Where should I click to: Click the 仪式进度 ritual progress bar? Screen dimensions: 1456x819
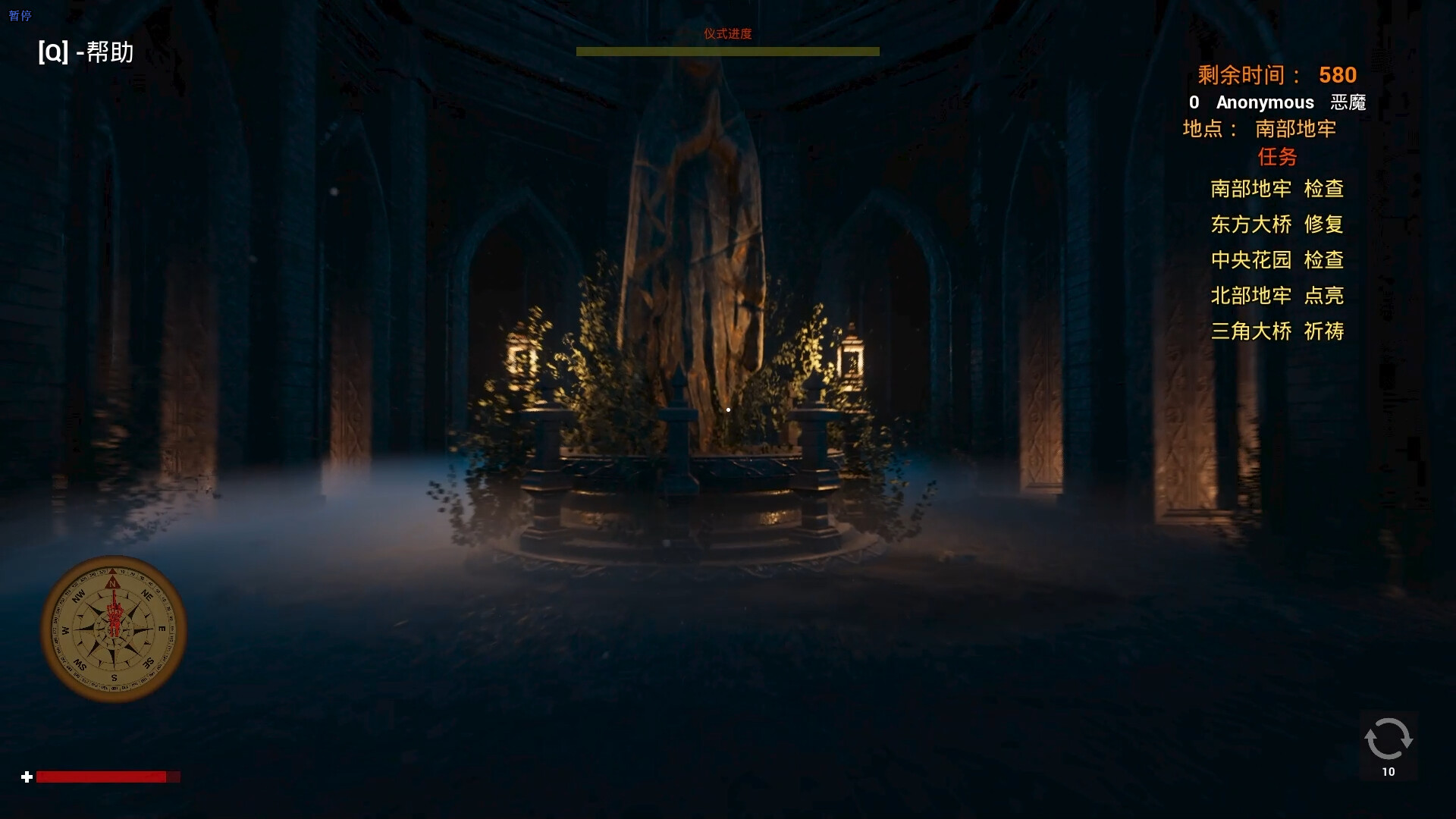728,50
